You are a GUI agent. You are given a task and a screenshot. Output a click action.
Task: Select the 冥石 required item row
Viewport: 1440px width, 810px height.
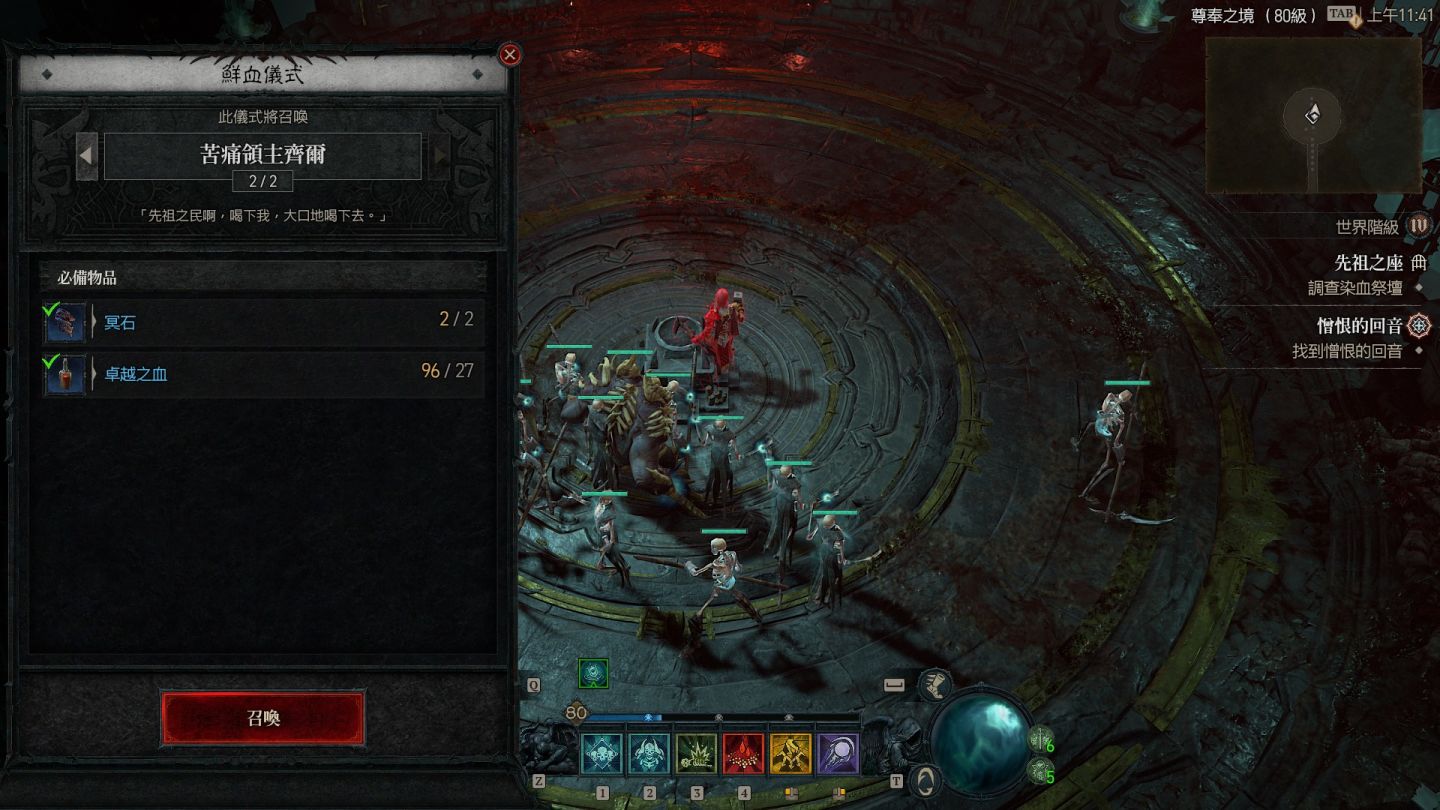(263, 321)
